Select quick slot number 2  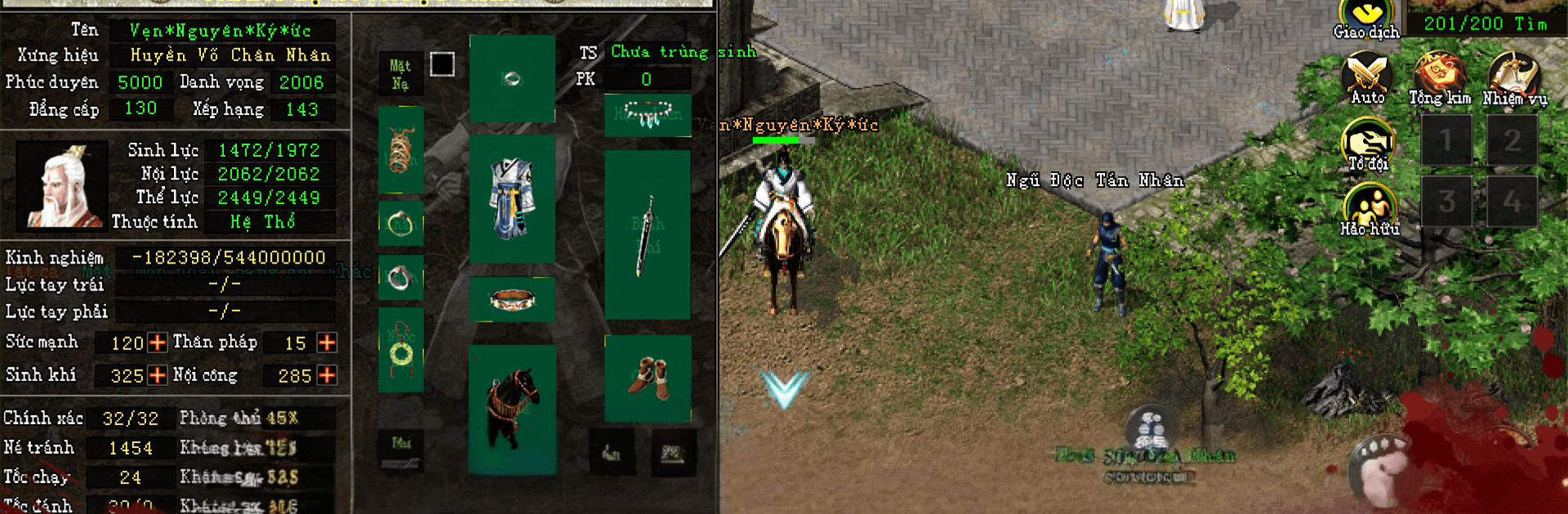coord(1512,140)
